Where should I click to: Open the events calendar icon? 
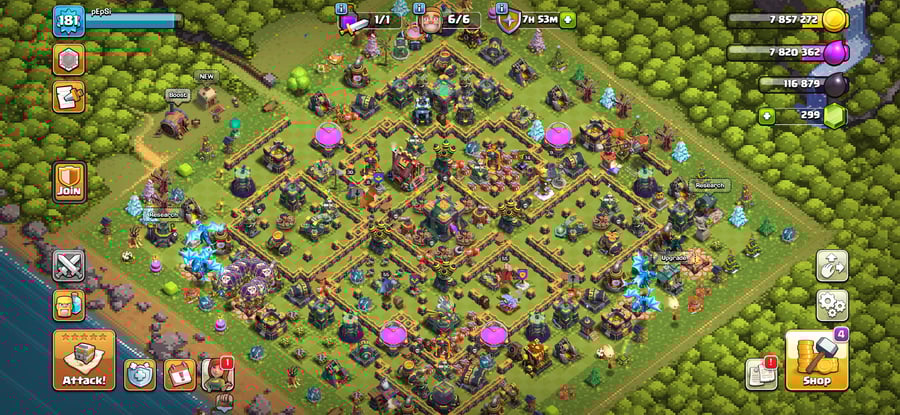(x=179, y=374)
